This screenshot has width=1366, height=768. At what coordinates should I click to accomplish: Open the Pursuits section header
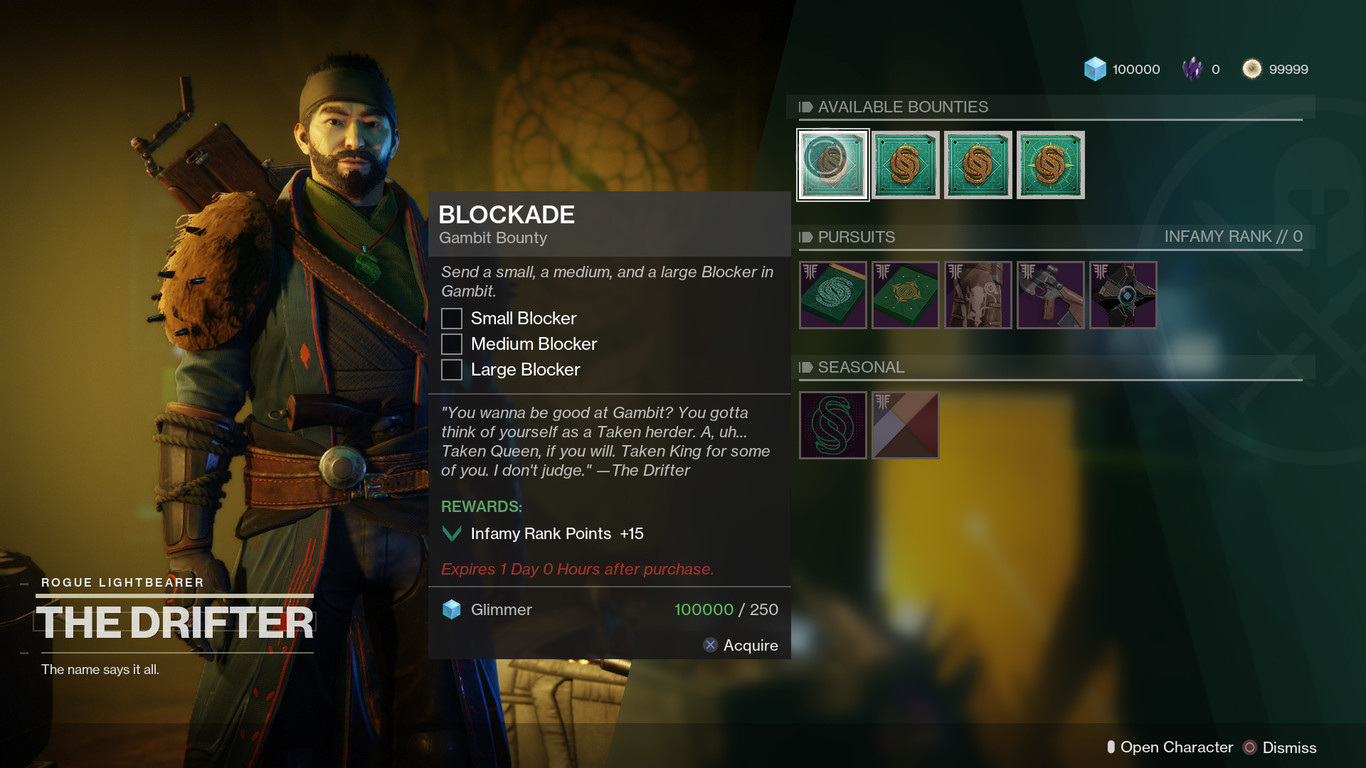[x=855, y=237]
